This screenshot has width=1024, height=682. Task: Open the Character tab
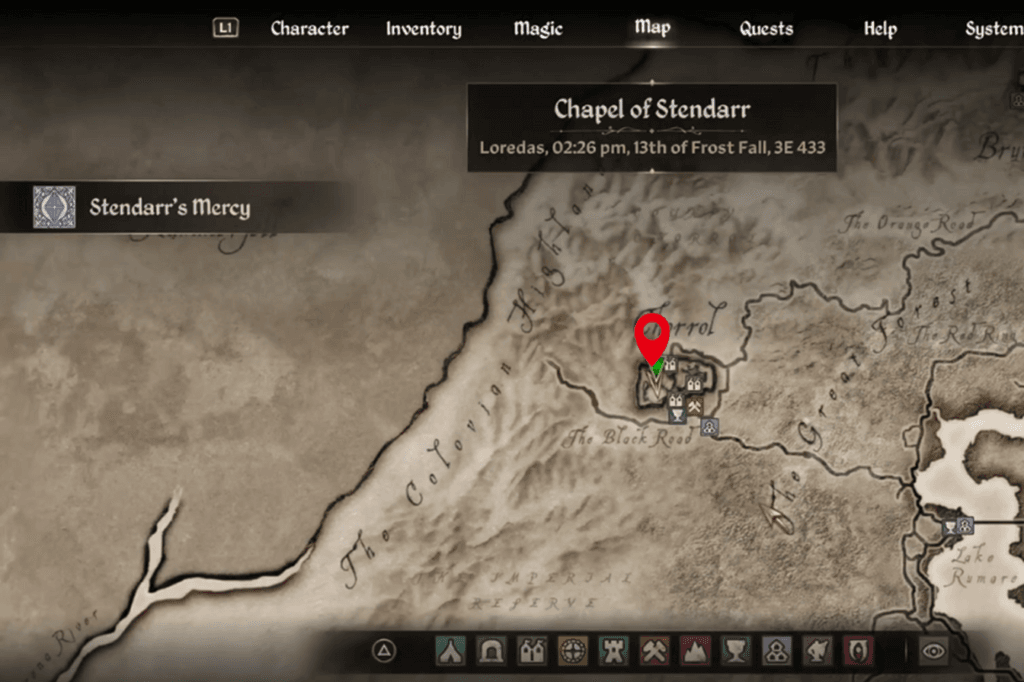coord(309,29)
